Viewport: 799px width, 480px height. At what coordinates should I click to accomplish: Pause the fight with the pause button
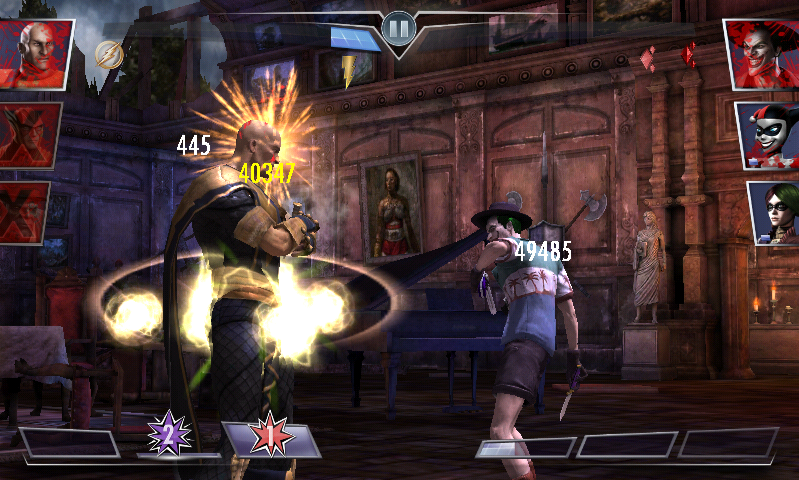click(x=398, y=29)
